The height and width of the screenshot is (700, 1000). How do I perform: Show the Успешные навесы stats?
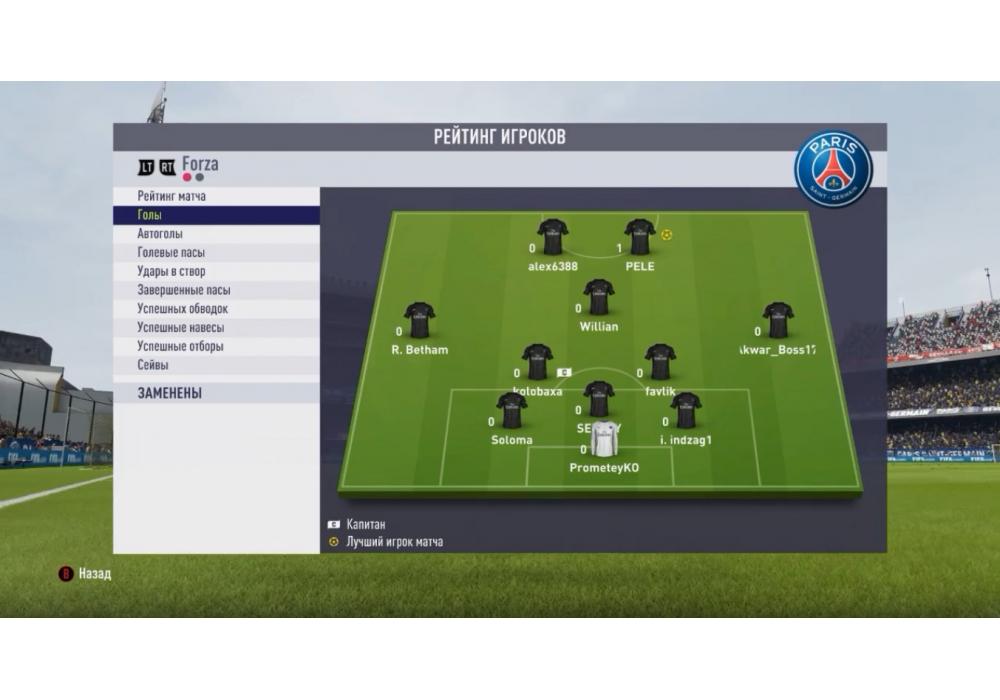(x=181, y=327)
